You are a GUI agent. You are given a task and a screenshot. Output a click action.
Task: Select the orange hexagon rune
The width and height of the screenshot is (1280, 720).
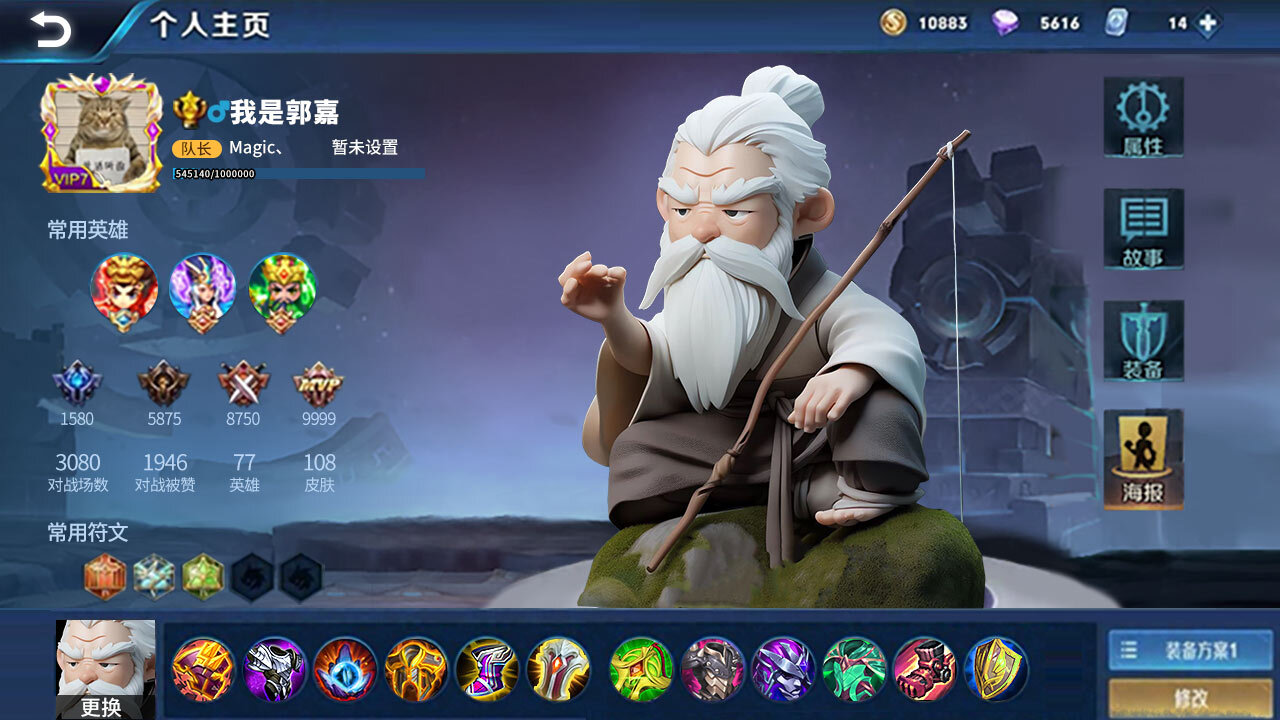click(x=105, y=577)
